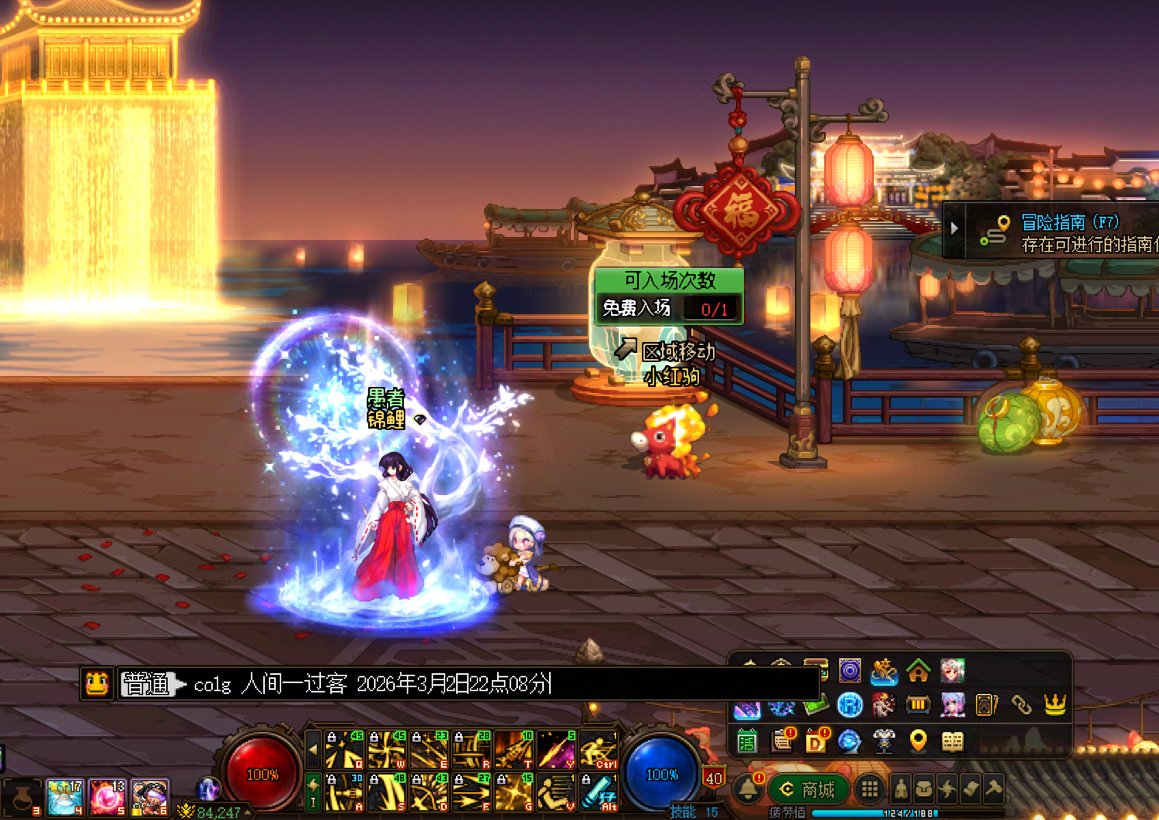1159x820 pixels.
Task: Open the character silhouette menu button
Action: click(901, 789)
